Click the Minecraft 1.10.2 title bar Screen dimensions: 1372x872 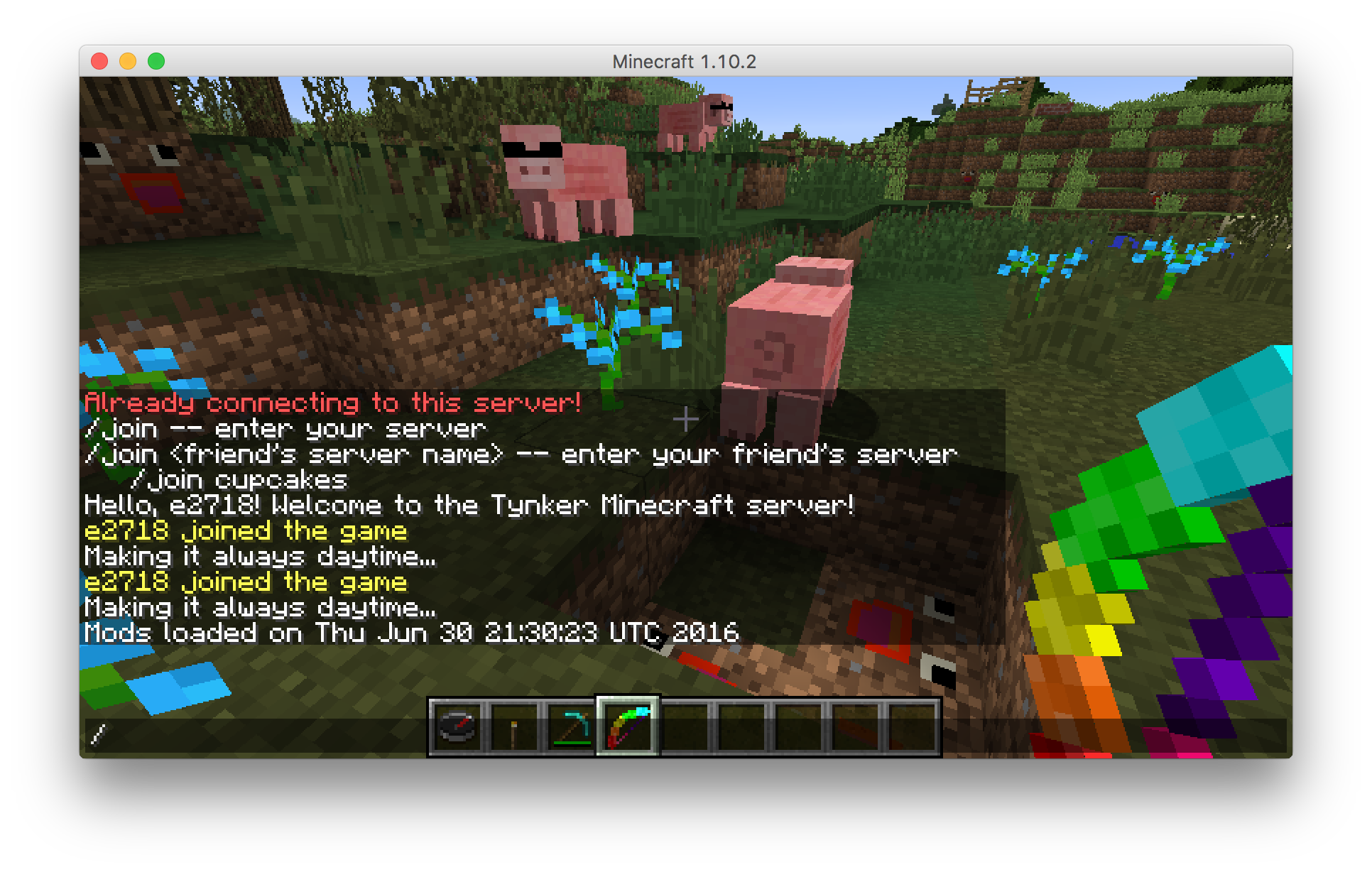pyautogui.click(x=685, y=62)
